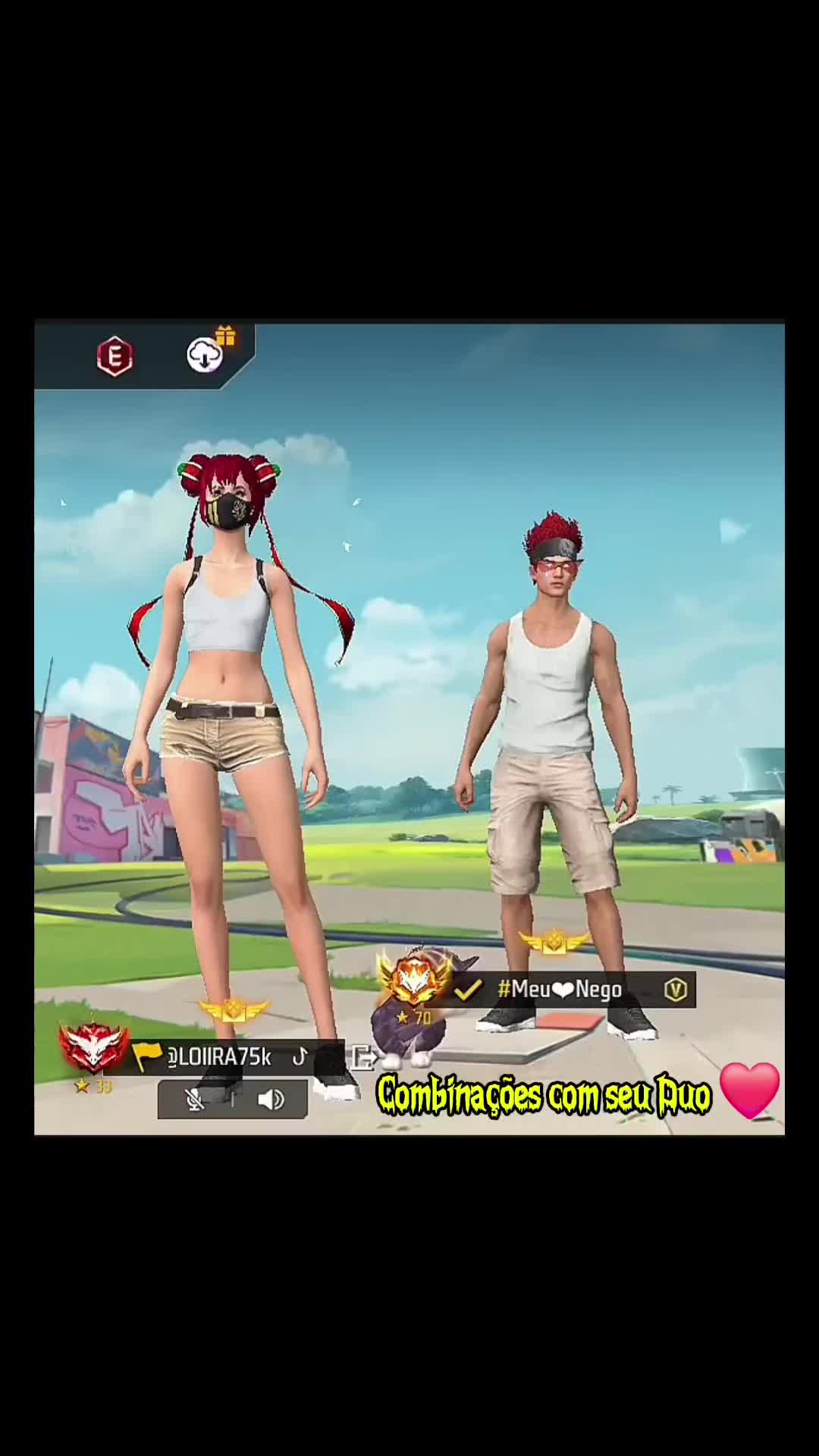Click the gold V badge icon
819x1456 pixels.
pos(675,989)
